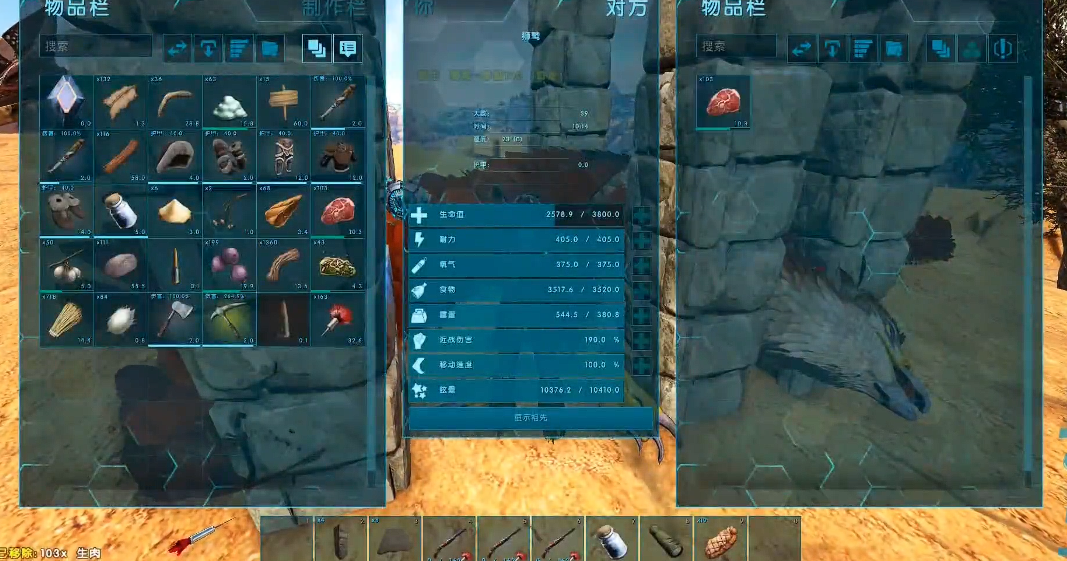Viewport: 1067px width, 561px height.
Task: Select the purple berries stack
Action: click(x=229, y=264)
